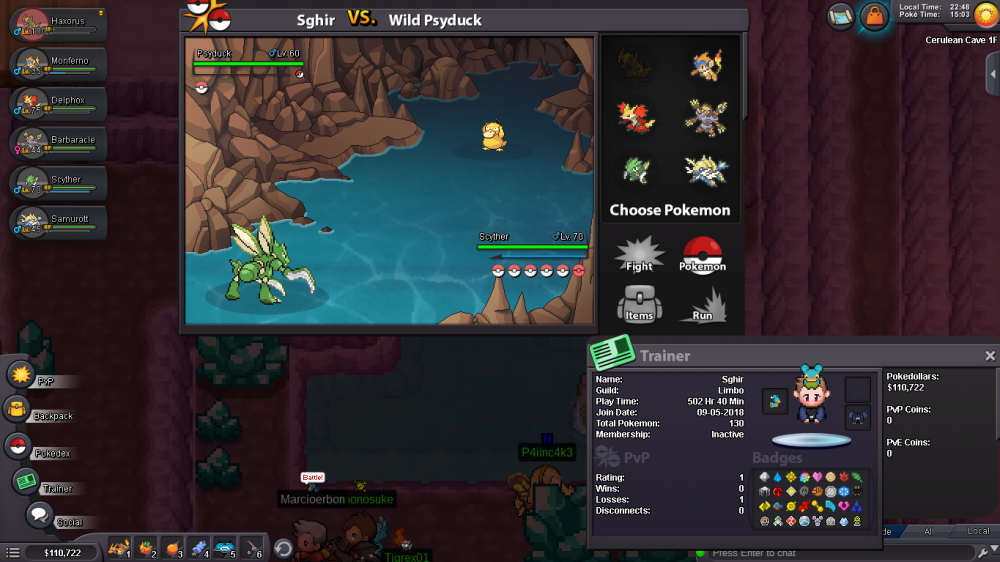Open the Backpack side menu

click(x=17, y=409)
